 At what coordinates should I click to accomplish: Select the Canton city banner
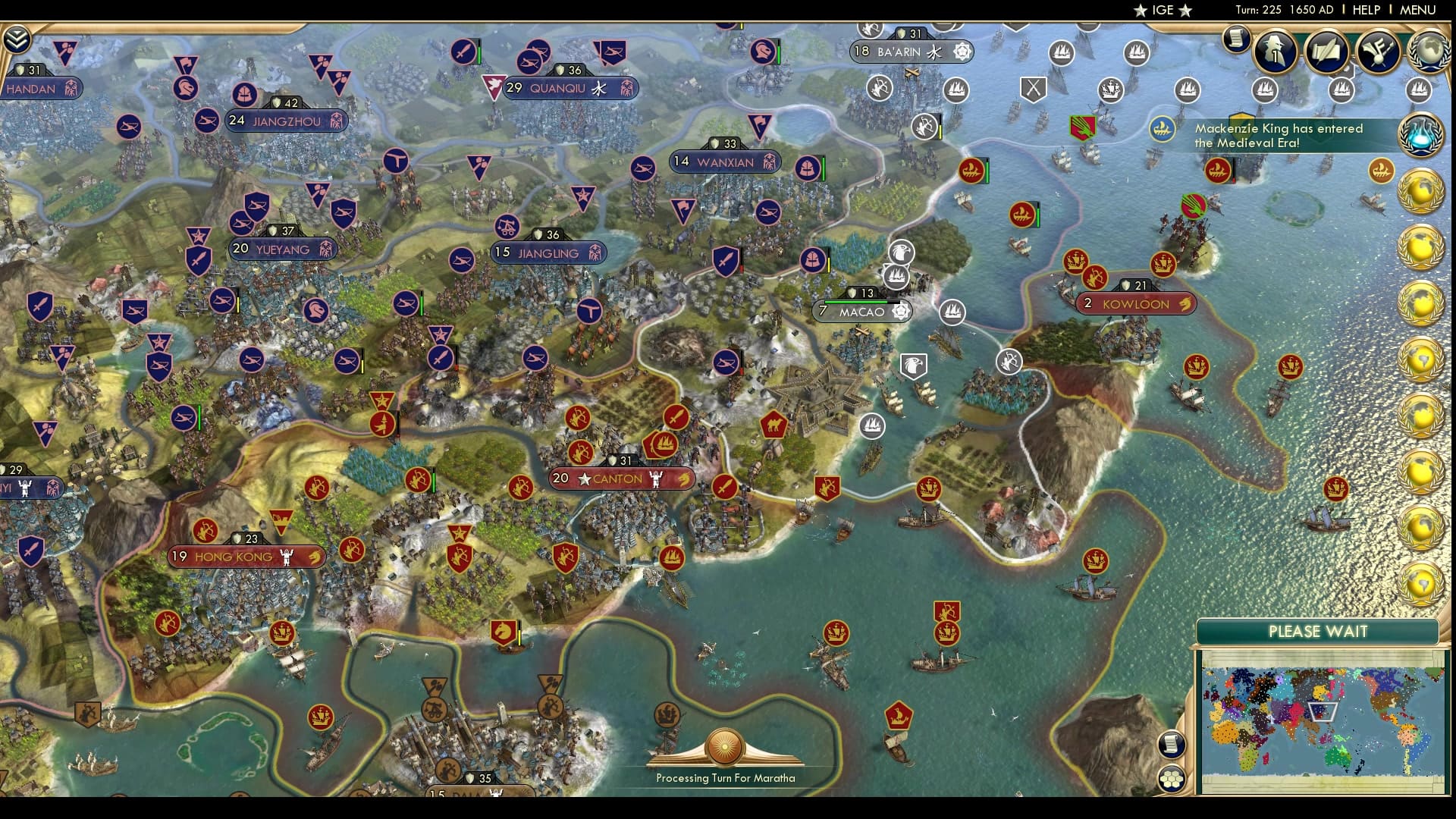pyautogui.click(x=616, y=479)
